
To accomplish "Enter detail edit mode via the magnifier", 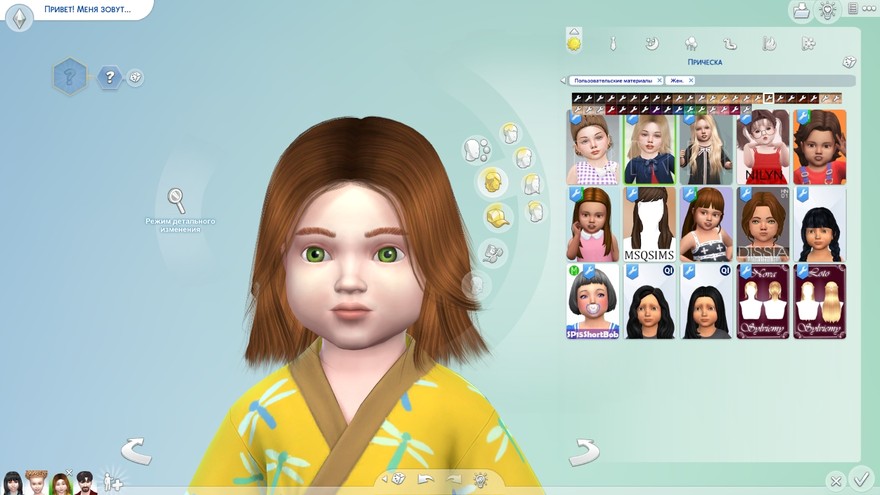I will pos(177,200).
